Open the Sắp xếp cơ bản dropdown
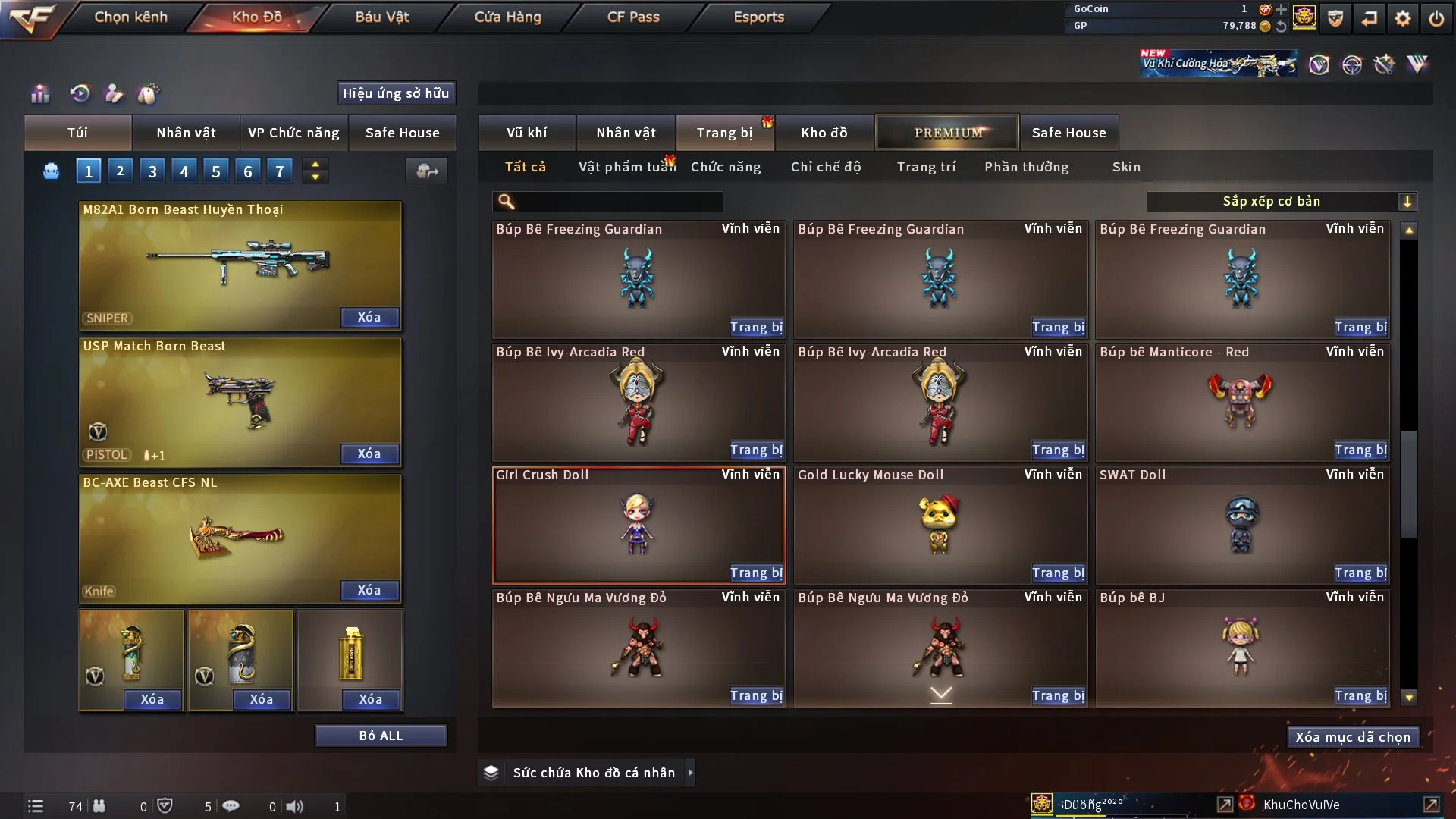1456x819 pixels. pyautogui.click(x=1281, y=202)
